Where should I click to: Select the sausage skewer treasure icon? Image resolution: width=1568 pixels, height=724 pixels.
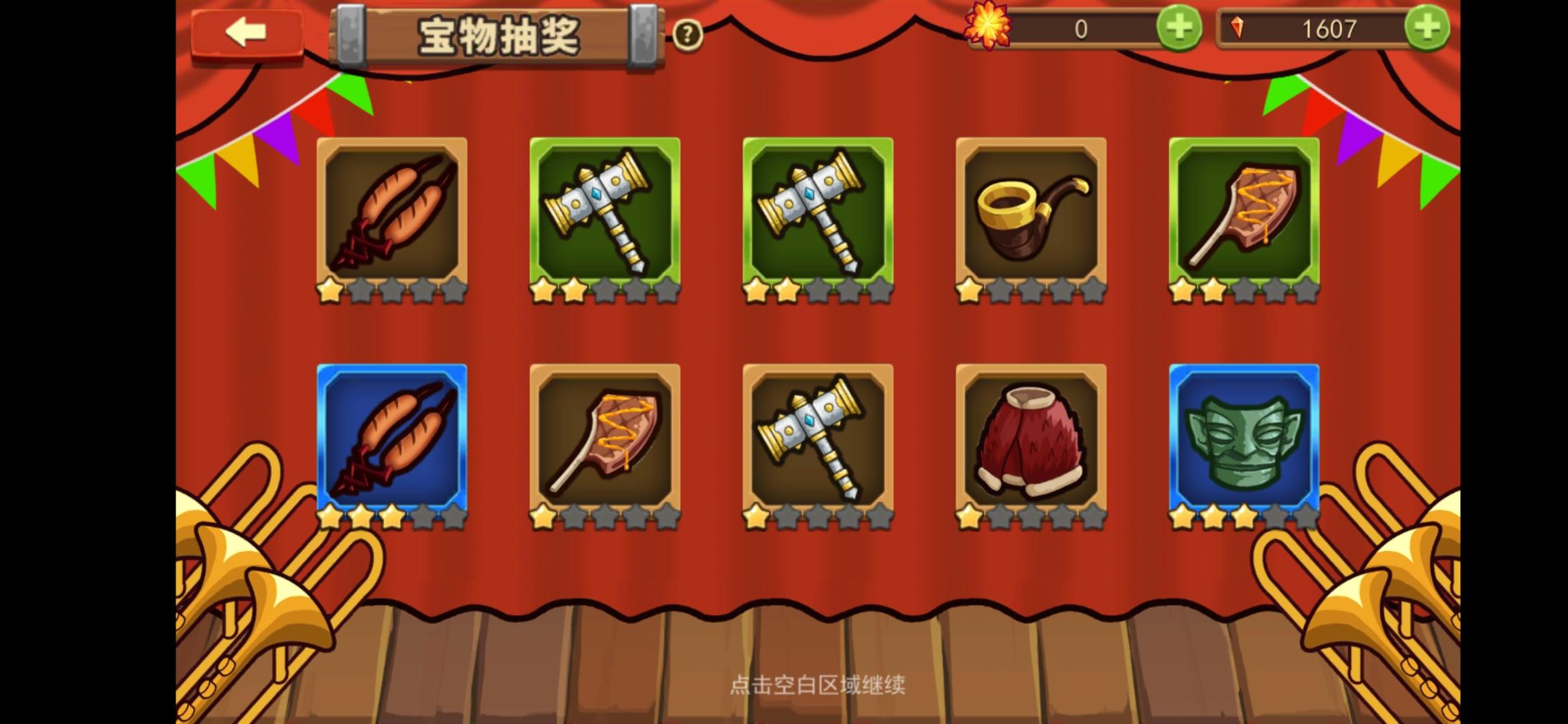pyautogui.click(x=393, y=215)
